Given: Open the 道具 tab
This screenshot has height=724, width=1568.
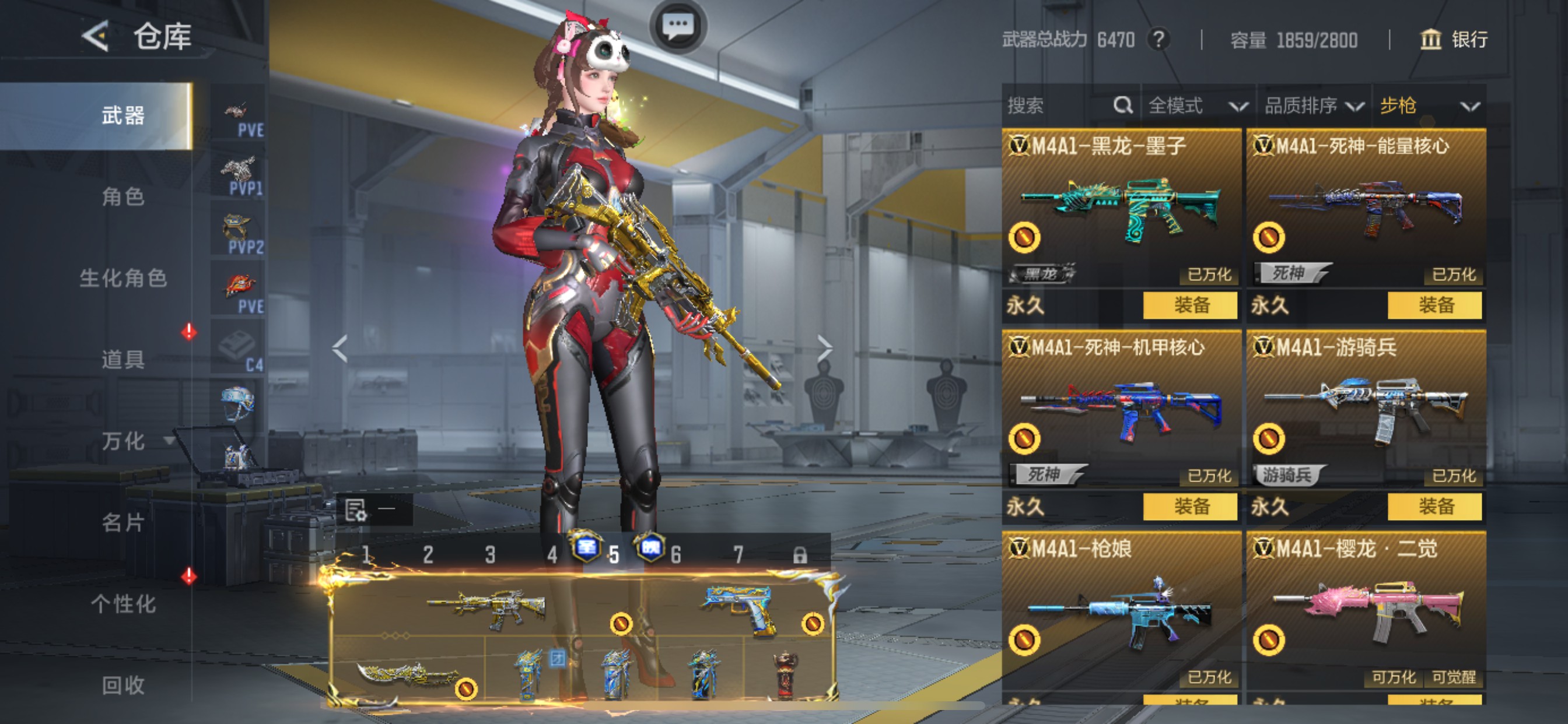Looking at the screenshot, I should click(x=123, y=360).
